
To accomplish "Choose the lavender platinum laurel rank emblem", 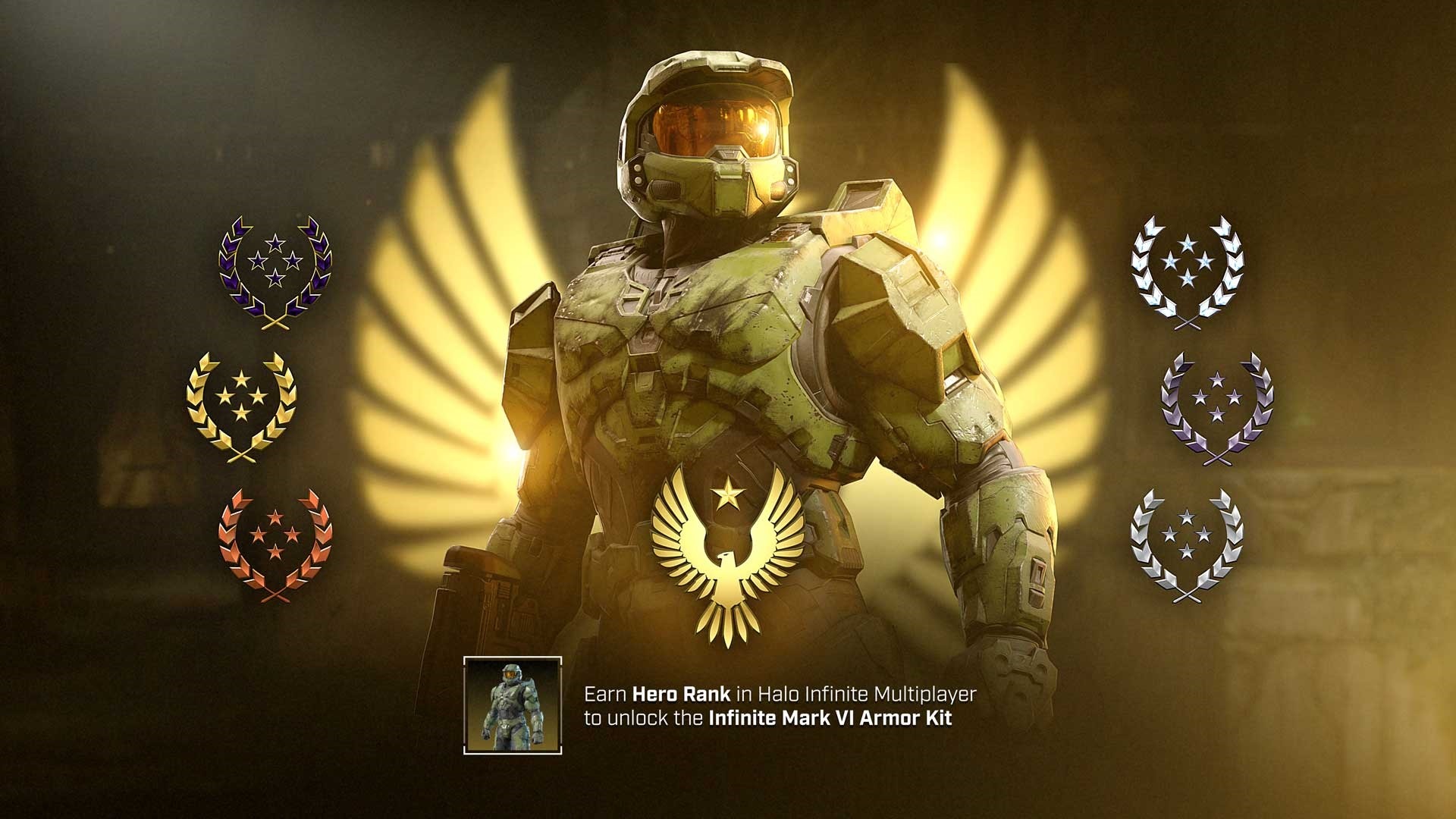I will (1216, 406).
